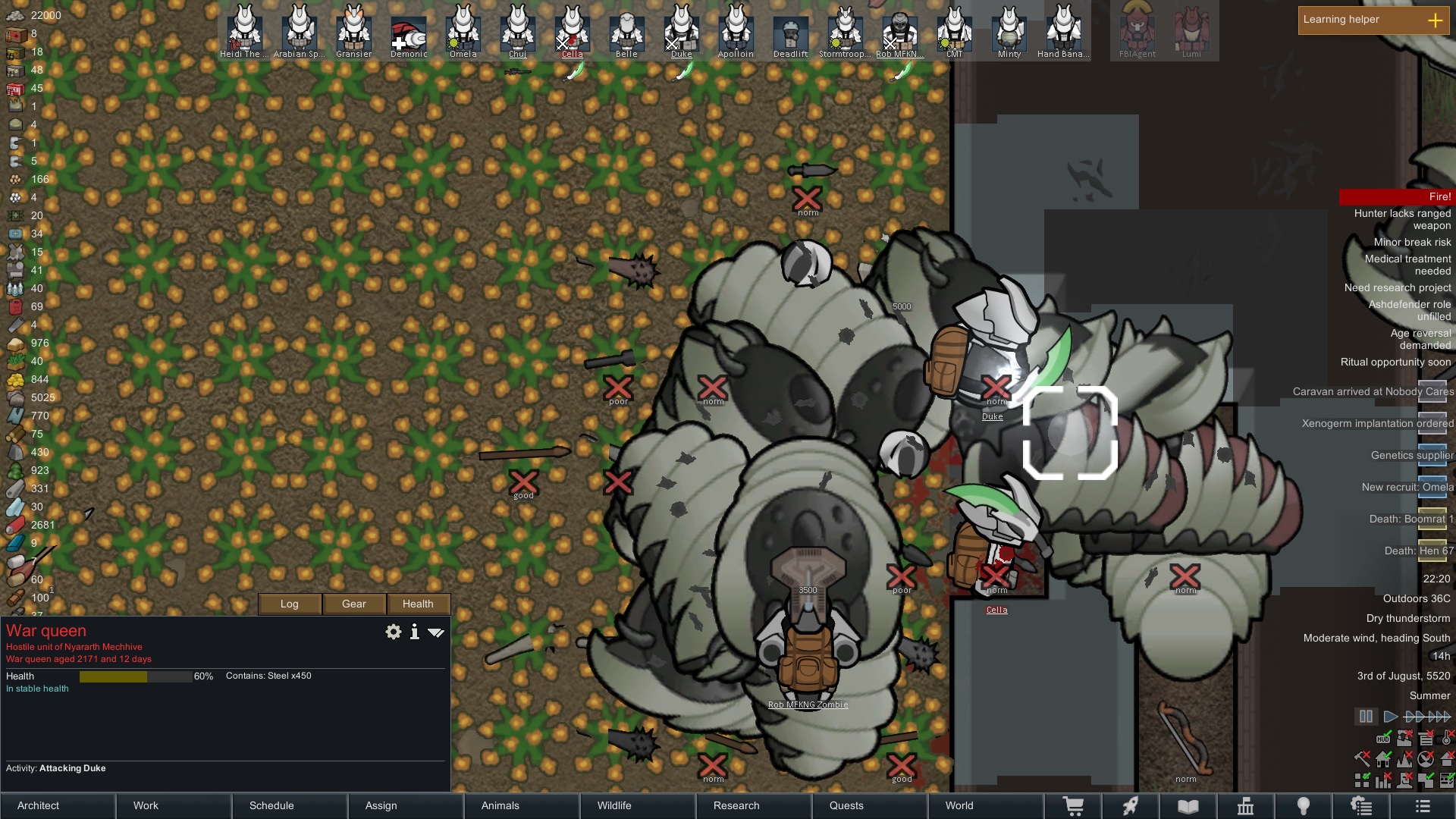Screen dimensions: 1456x819
Task: Open the World view
Action: pyautogui.click(x=985, y=805)
